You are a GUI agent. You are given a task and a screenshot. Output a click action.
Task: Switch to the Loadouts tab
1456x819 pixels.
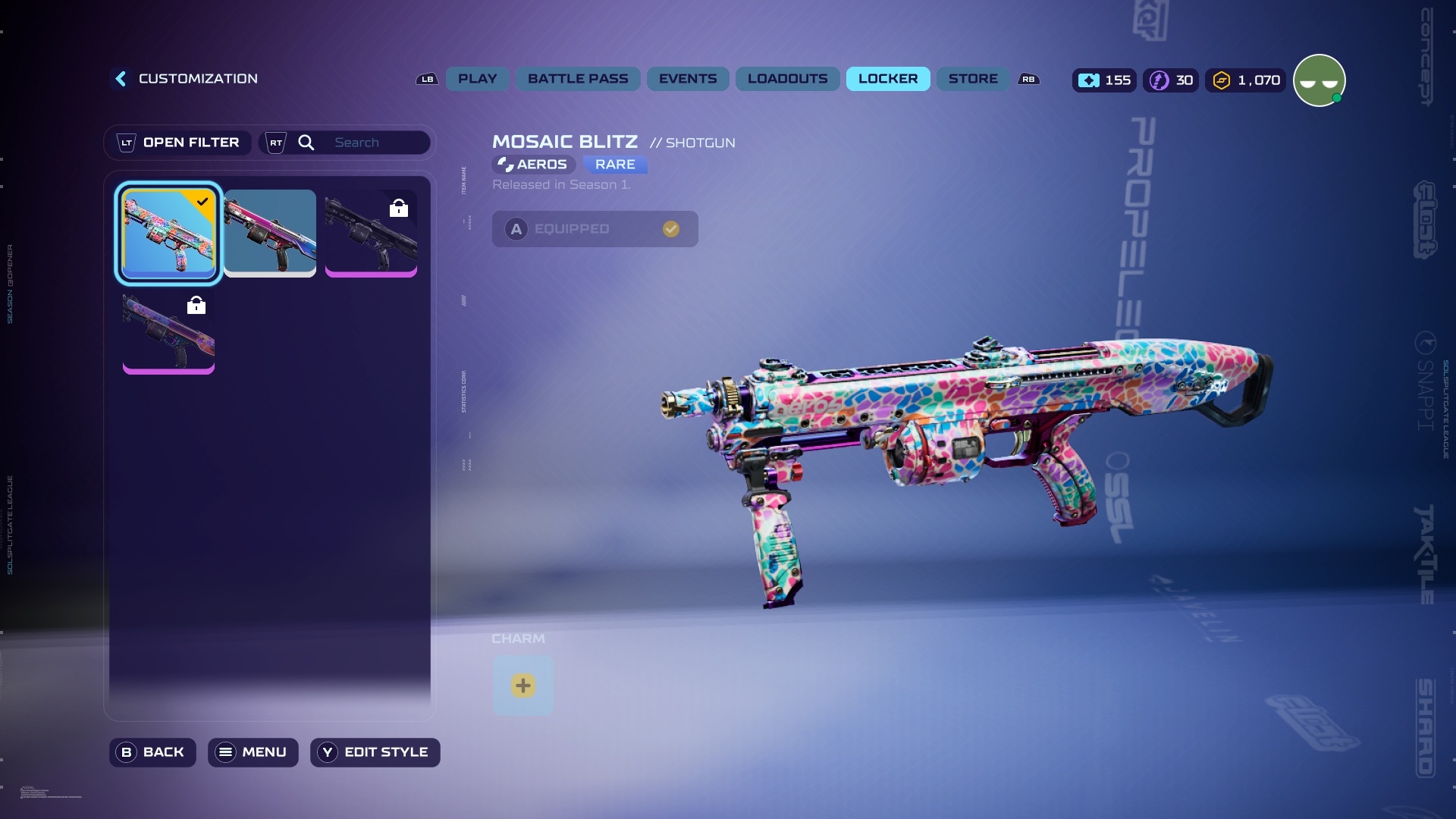pos(787,79)
